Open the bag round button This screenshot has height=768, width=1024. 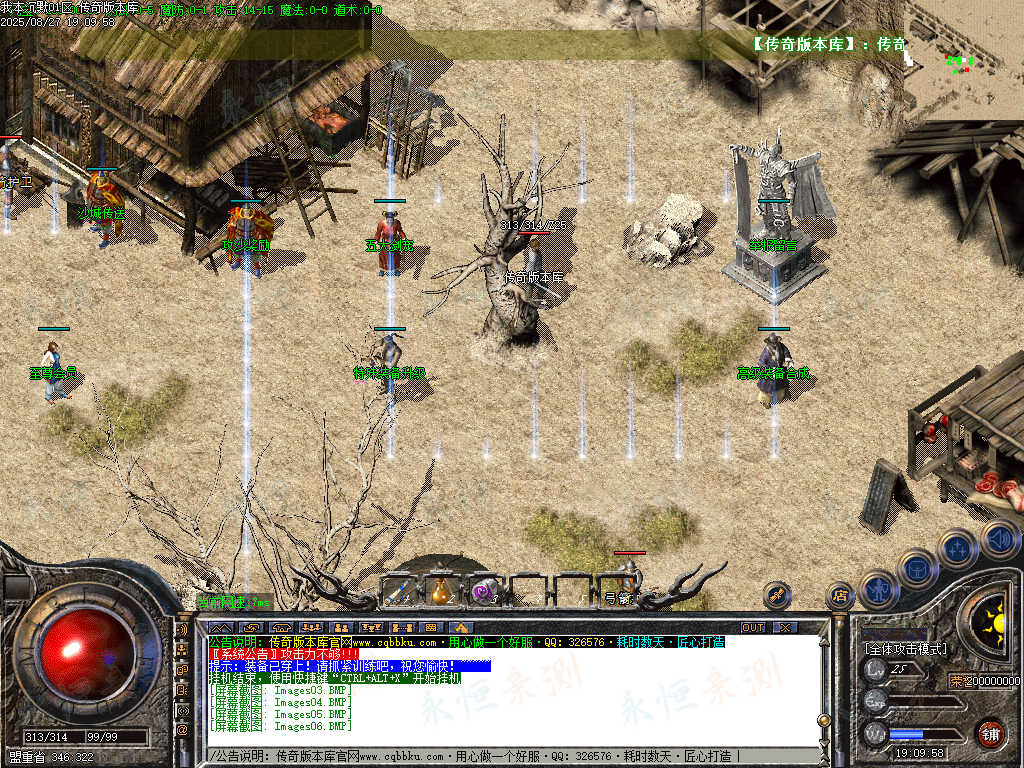[917, 569]
